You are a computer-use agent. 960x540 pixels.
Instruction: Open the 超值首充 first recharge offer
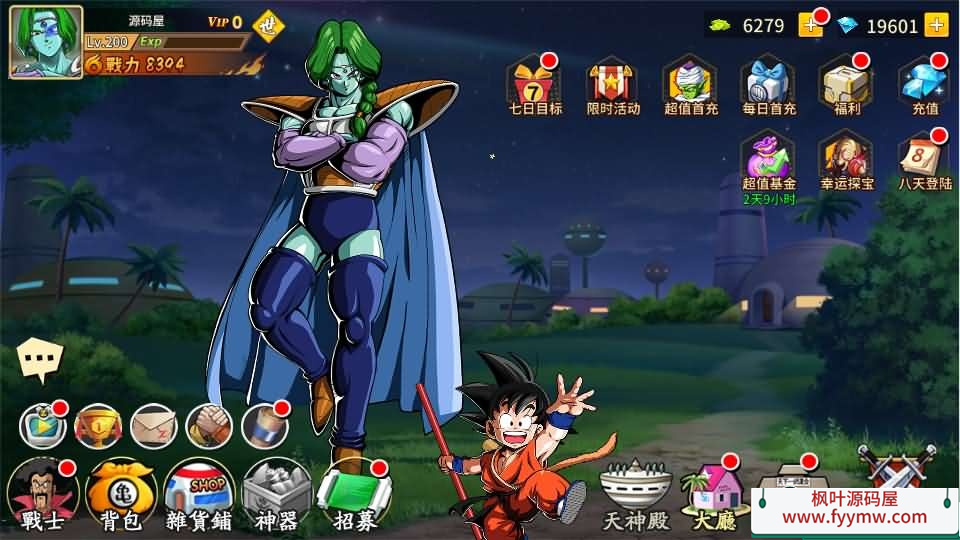point(691,84)
